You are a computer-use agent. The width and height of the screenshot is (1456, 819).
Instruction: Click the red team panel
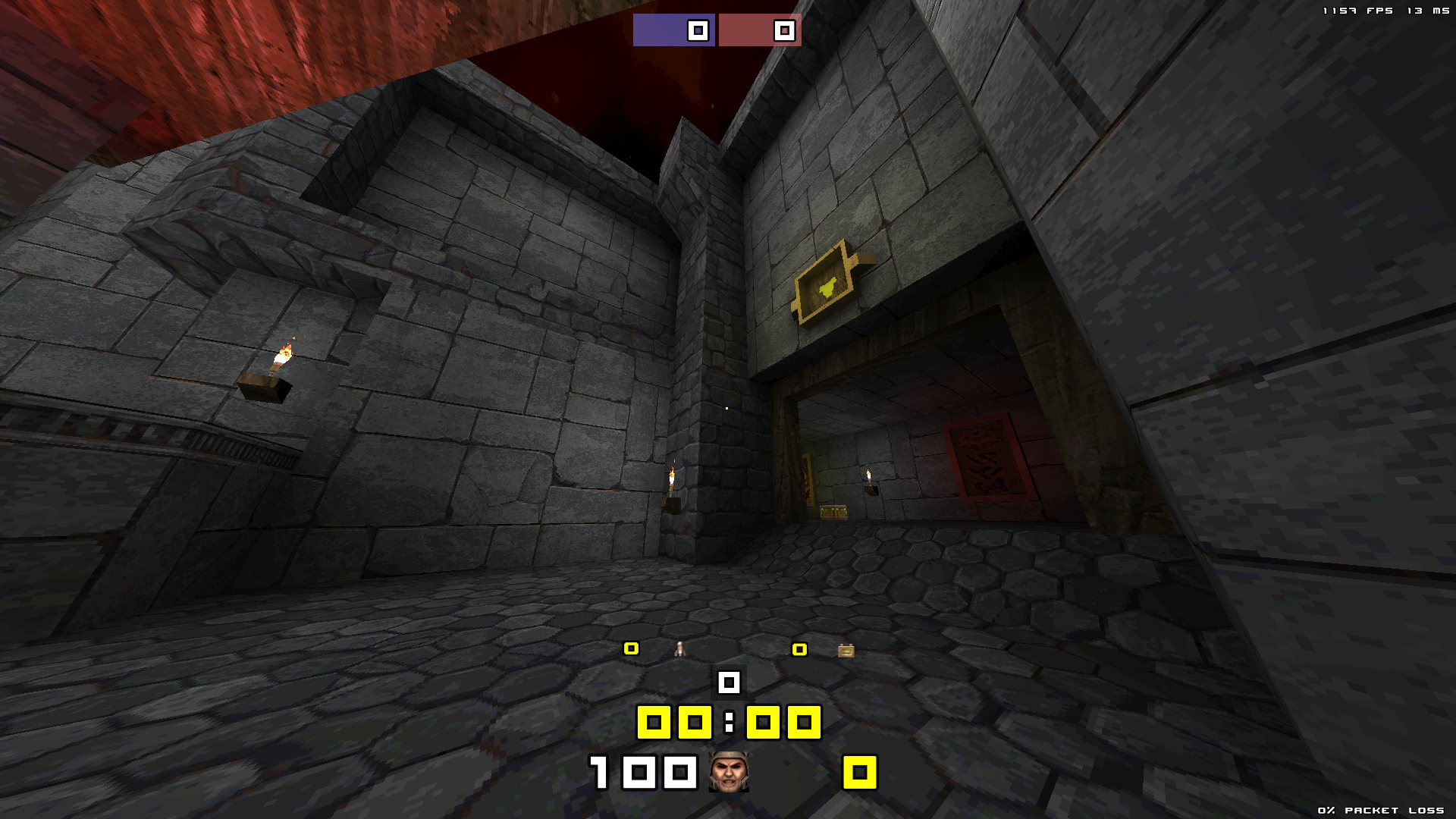760,30
